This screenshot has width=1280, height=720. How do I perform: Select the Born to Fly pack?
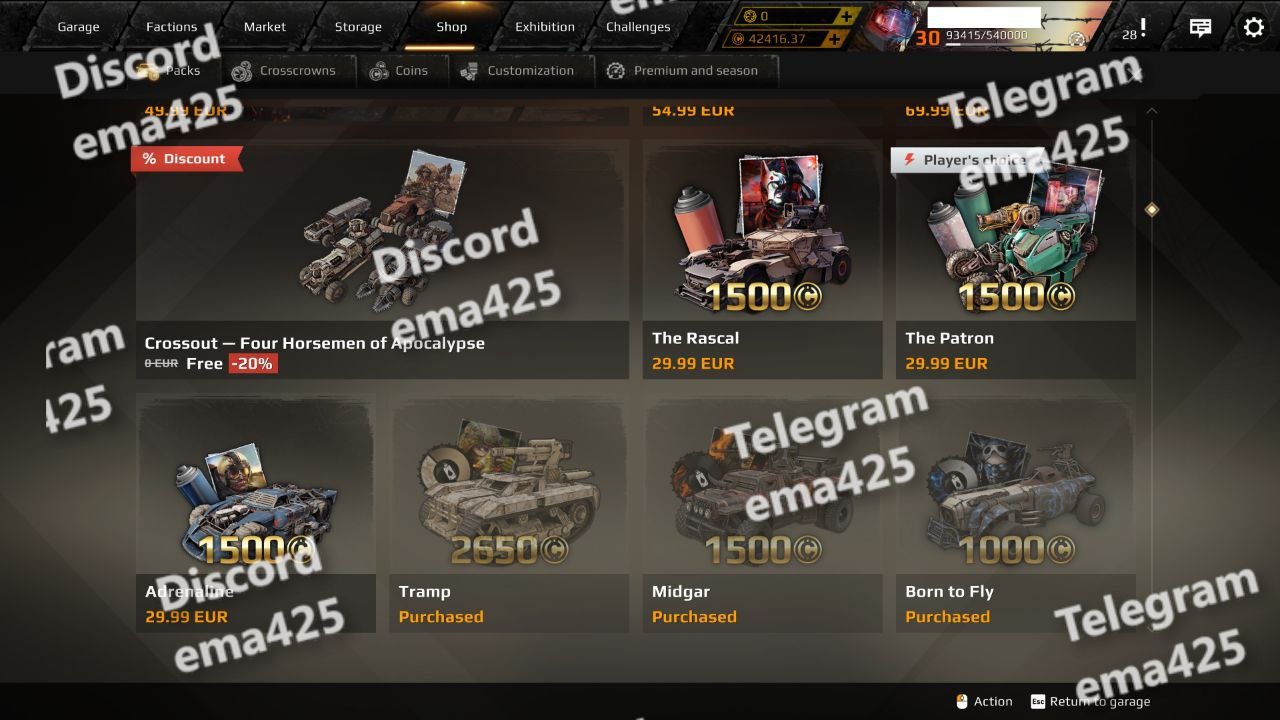1015,512
